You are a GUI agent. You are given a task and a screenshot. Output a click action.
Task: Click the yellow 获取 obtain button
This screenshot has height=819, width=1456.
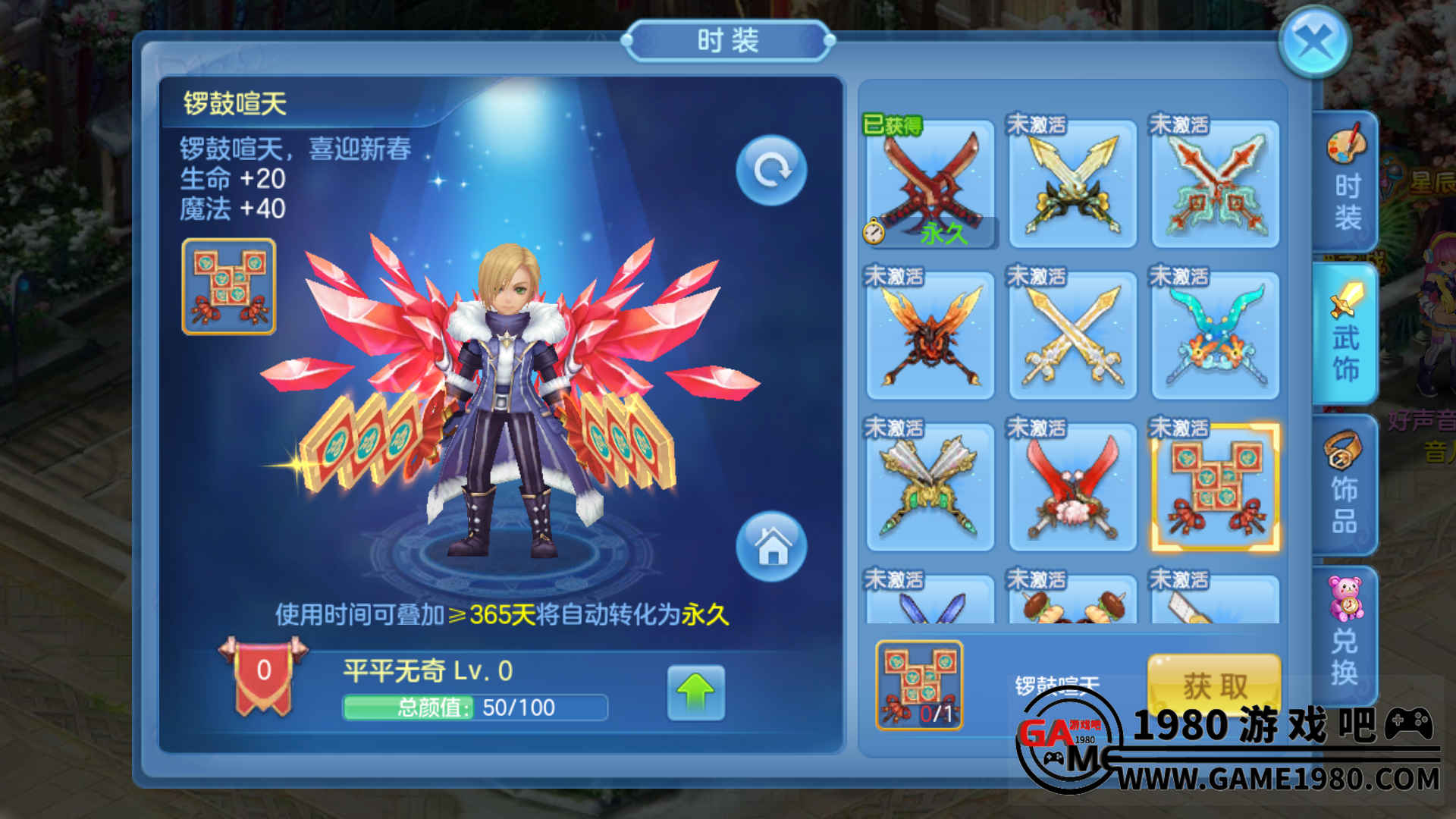click(x=1214, y=683)
